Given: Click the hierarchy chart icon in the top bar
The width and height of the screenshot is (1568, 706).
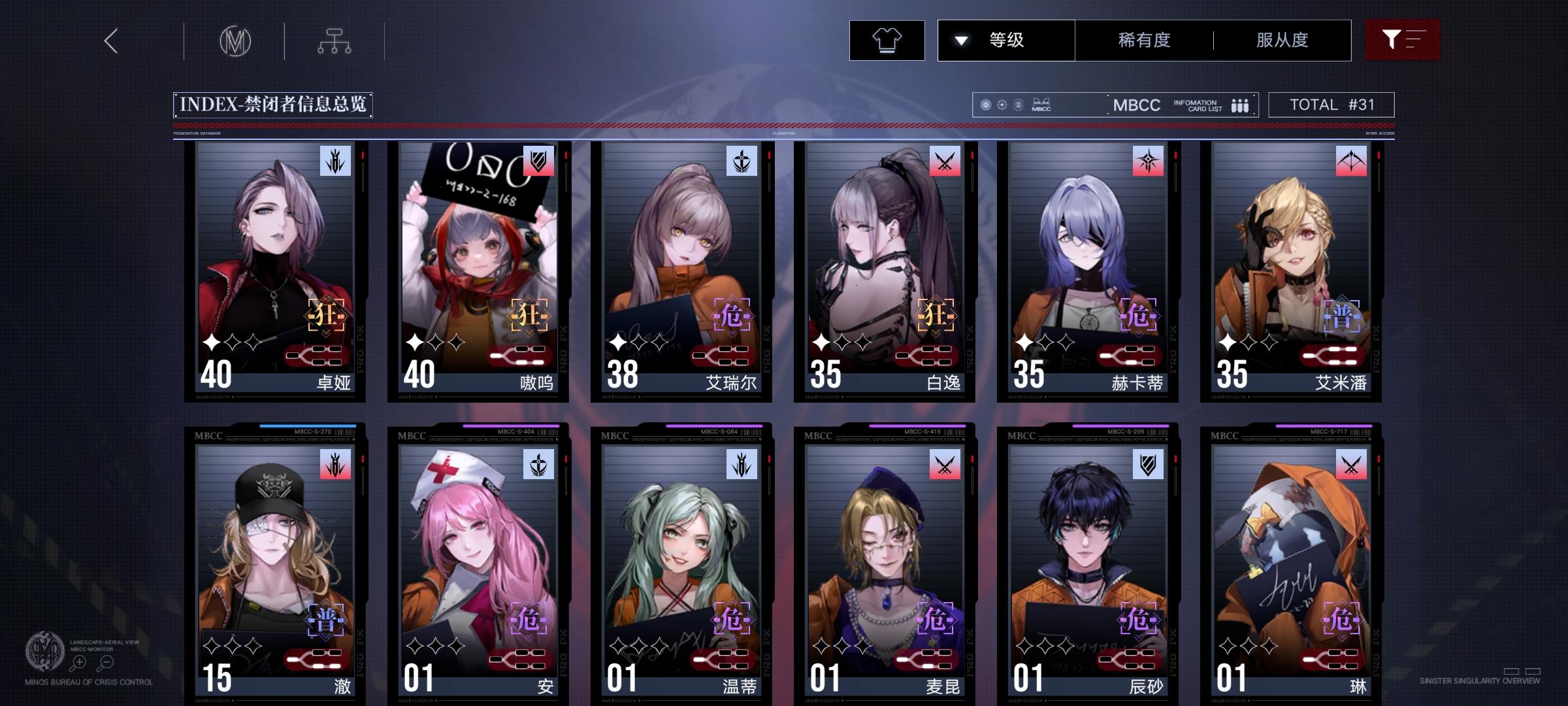Looking at the screenshot, I should 336,40.
